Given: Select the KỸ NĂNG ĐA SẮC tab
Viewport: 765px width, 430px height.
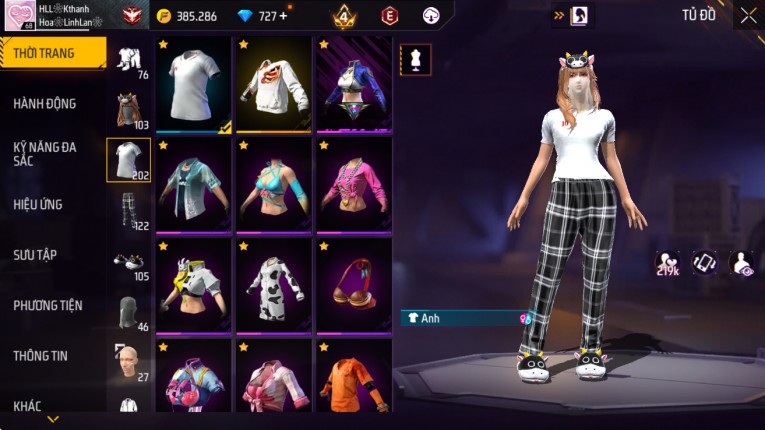Looking at the screenshot, I should click(45, 153).
